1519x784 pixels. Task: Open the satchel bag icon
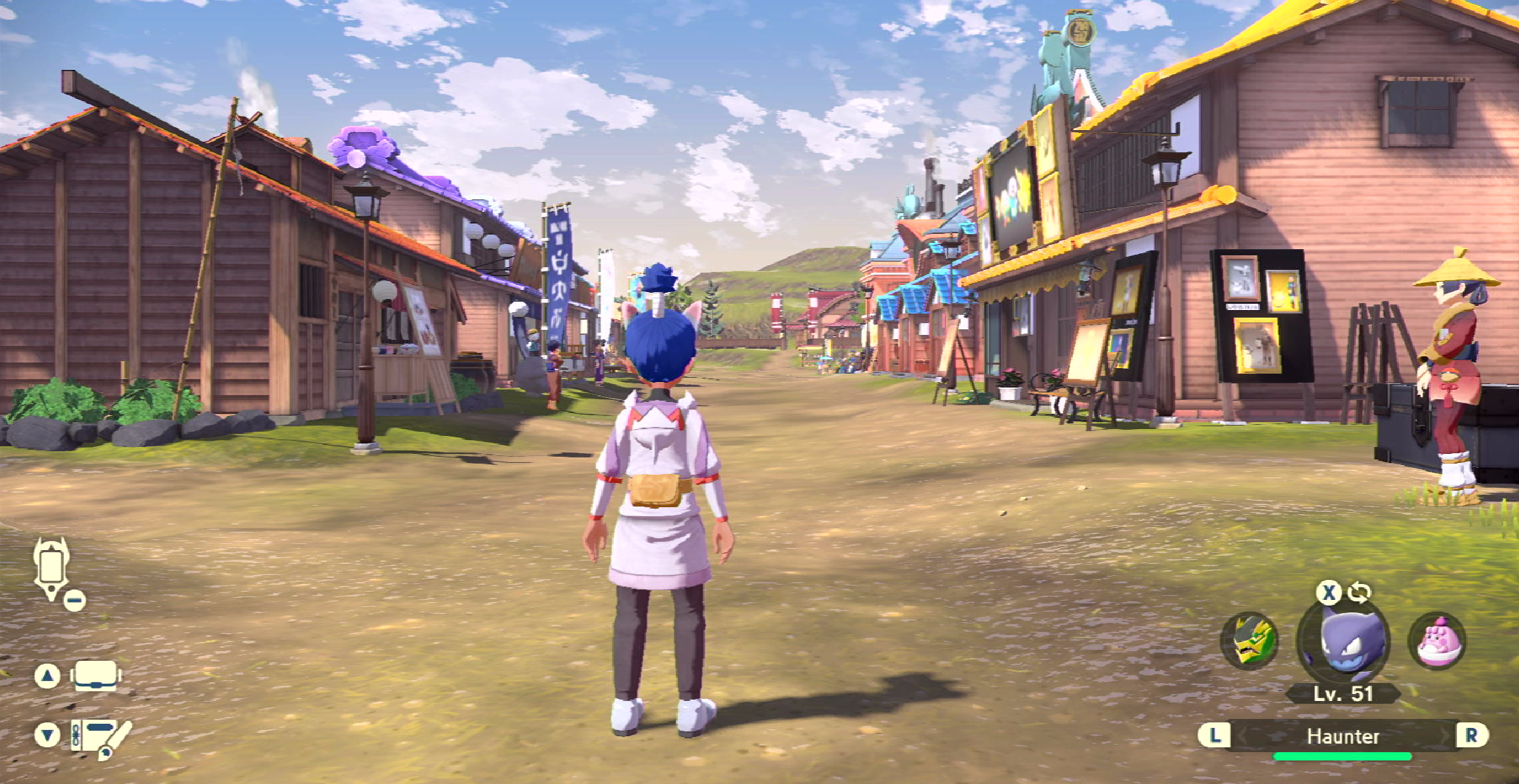[95, 676]
